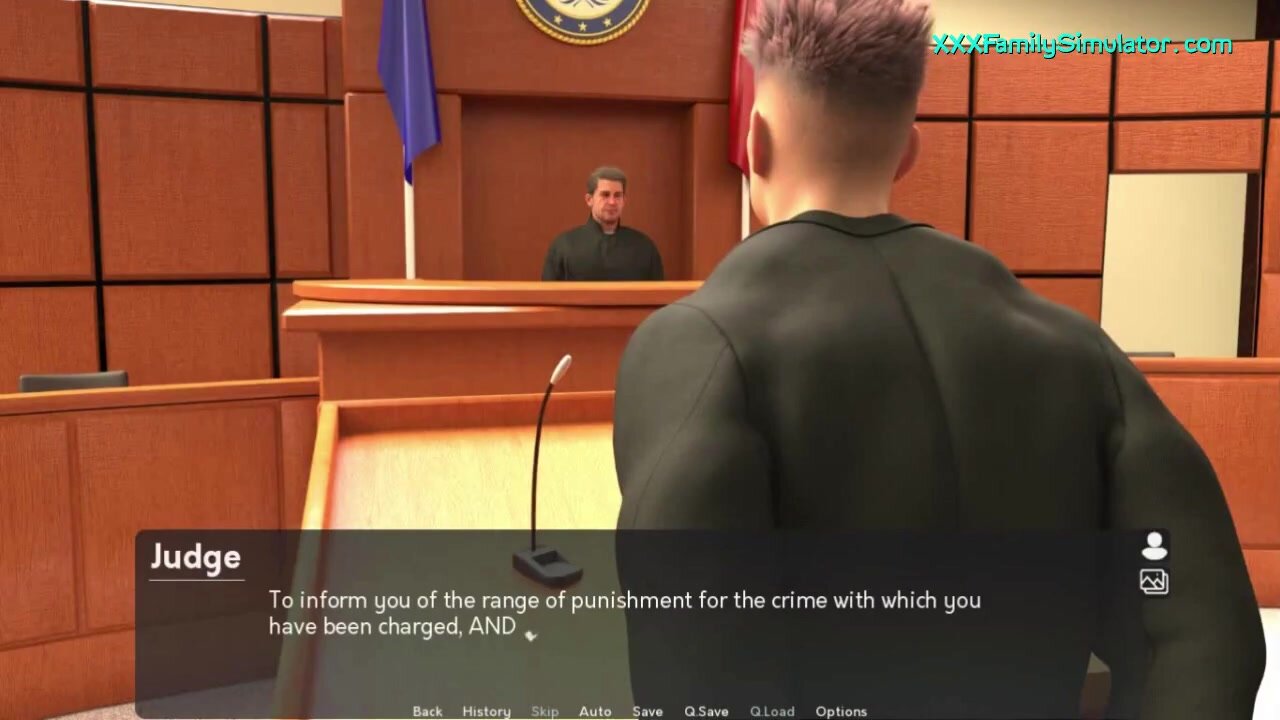Quick save with Q.Save
Image resolution: width=1280 pixels, height=720 pixels.
coord(706,711)
